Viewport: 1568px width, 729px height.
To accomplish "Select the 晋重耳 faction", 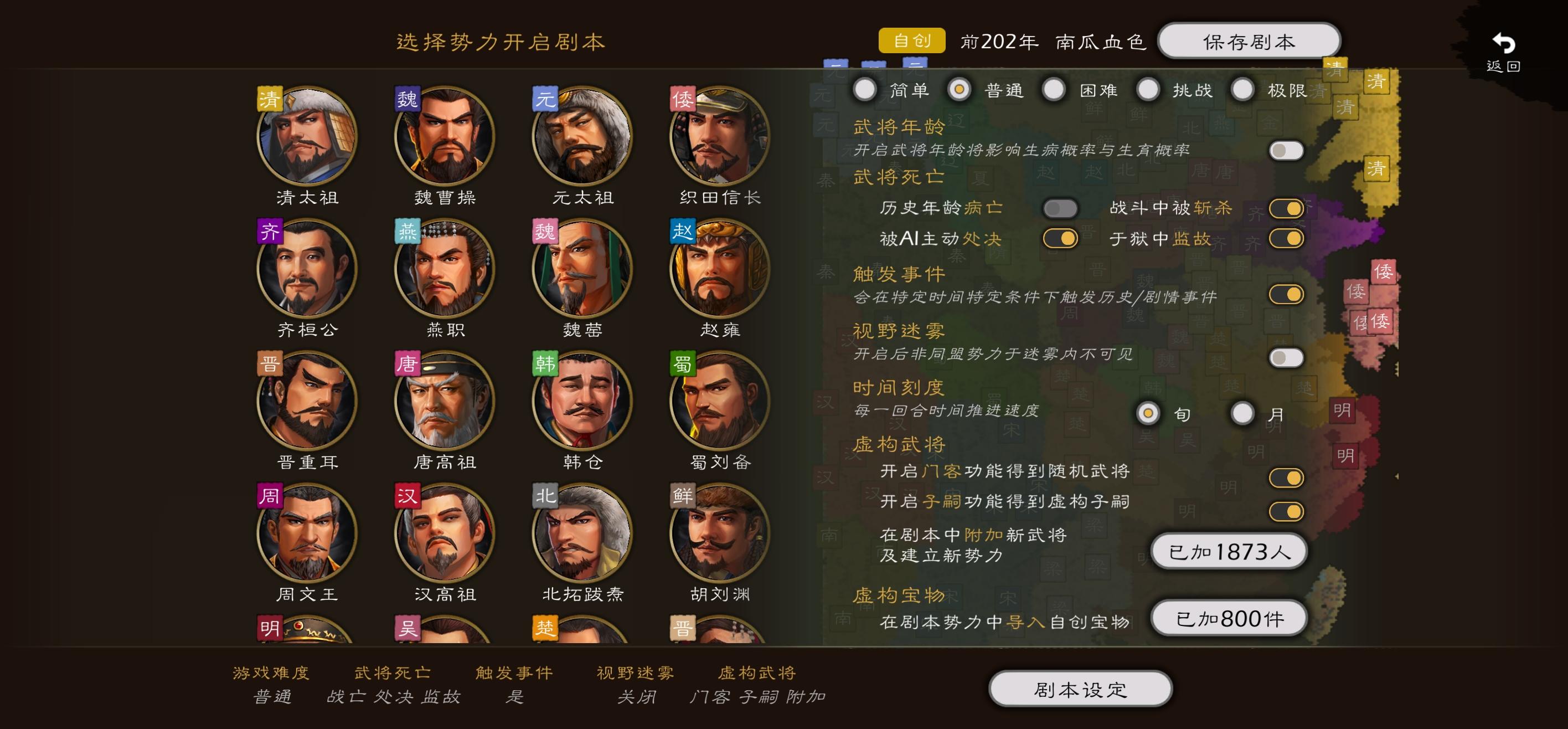I will click(x=306, y=405).
